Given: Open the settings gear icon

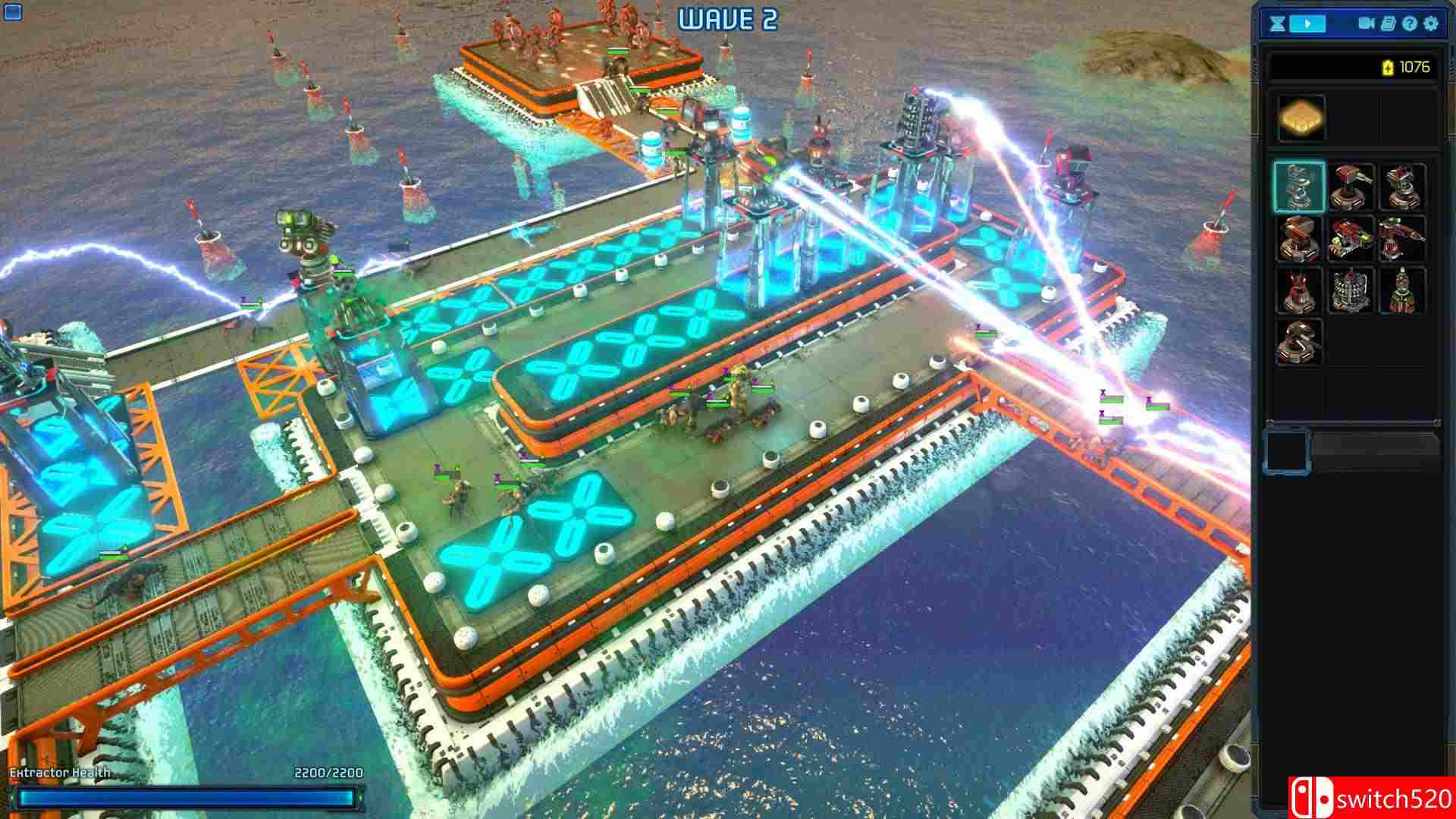Looking at the screenshot, I should [x=1432, y=24].
